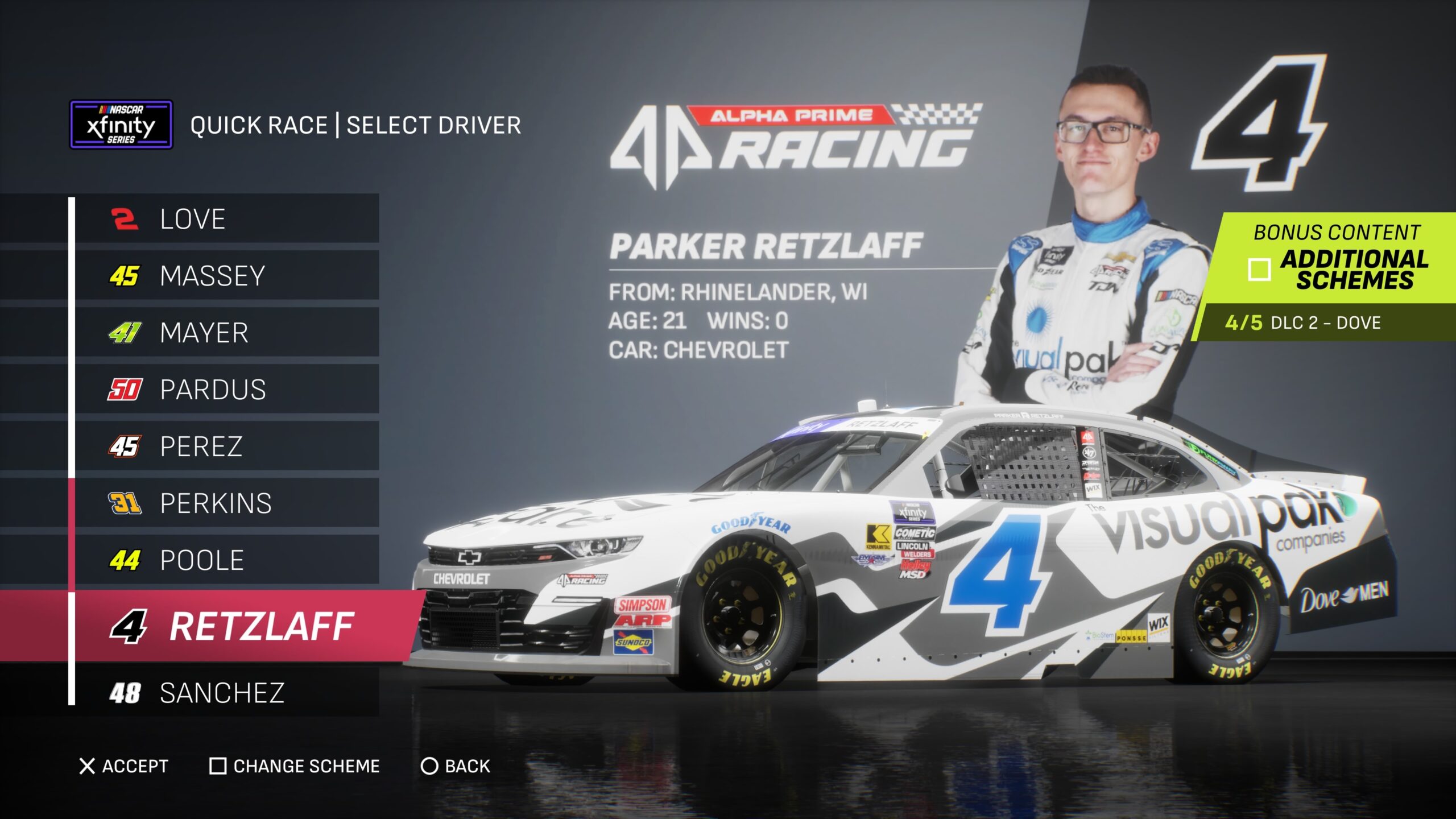Accept the selected driver
1456x819 pixels.
[124, 766]
